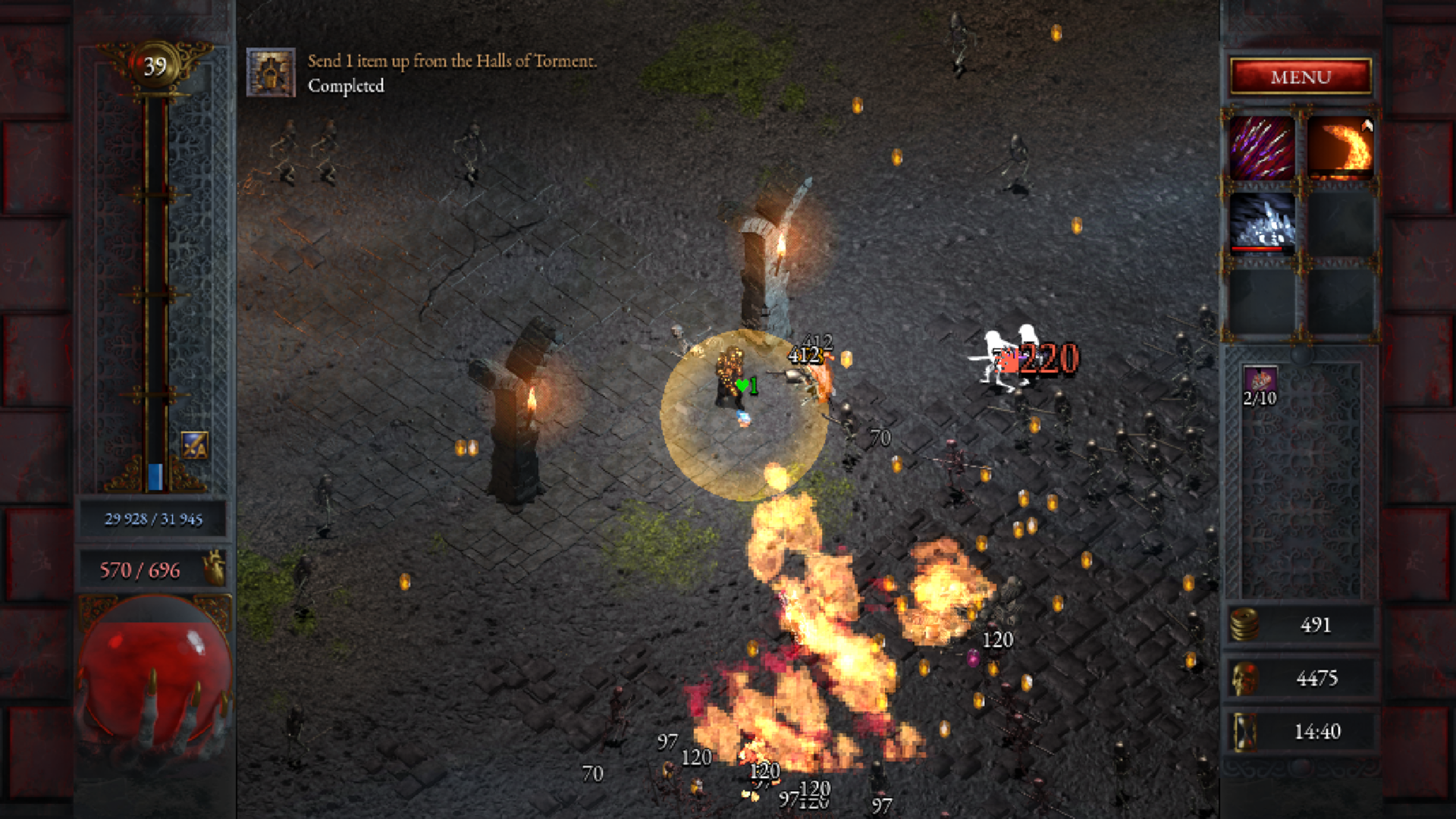Screen dimensions: 1456x819
Task: Open the red MENU button
Action: coord(1301,77)
